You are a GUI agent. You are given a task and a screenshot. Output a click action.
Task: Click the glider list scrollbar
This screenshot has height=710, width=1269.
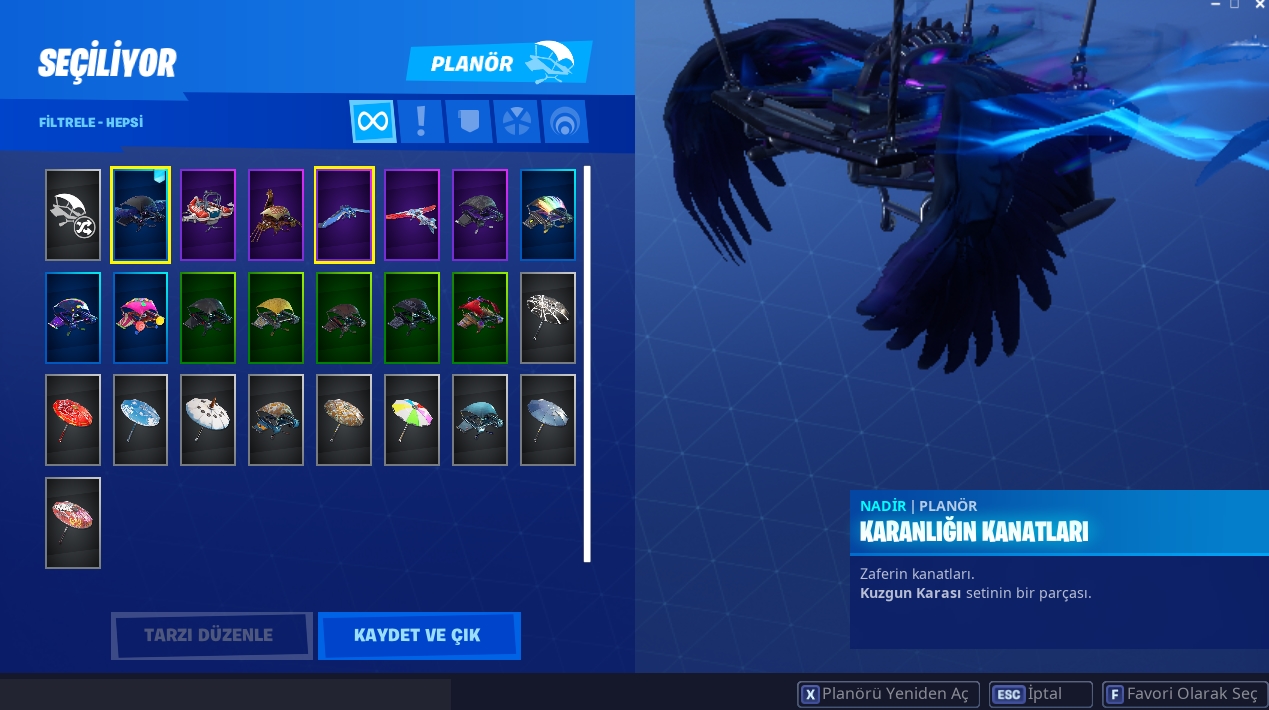(587, 364)
